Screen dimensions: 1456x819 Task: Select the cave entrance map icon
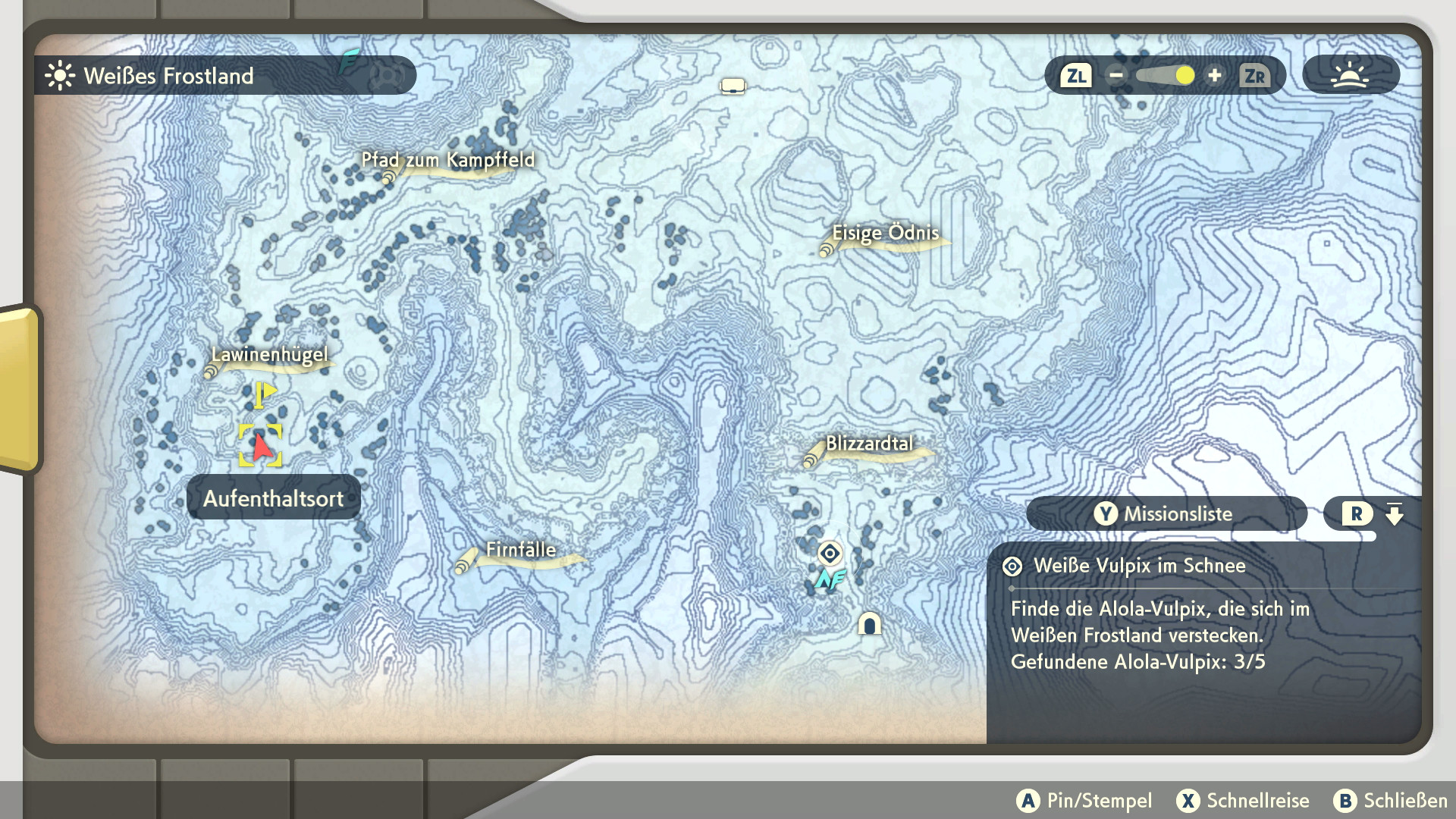[869, 624]
